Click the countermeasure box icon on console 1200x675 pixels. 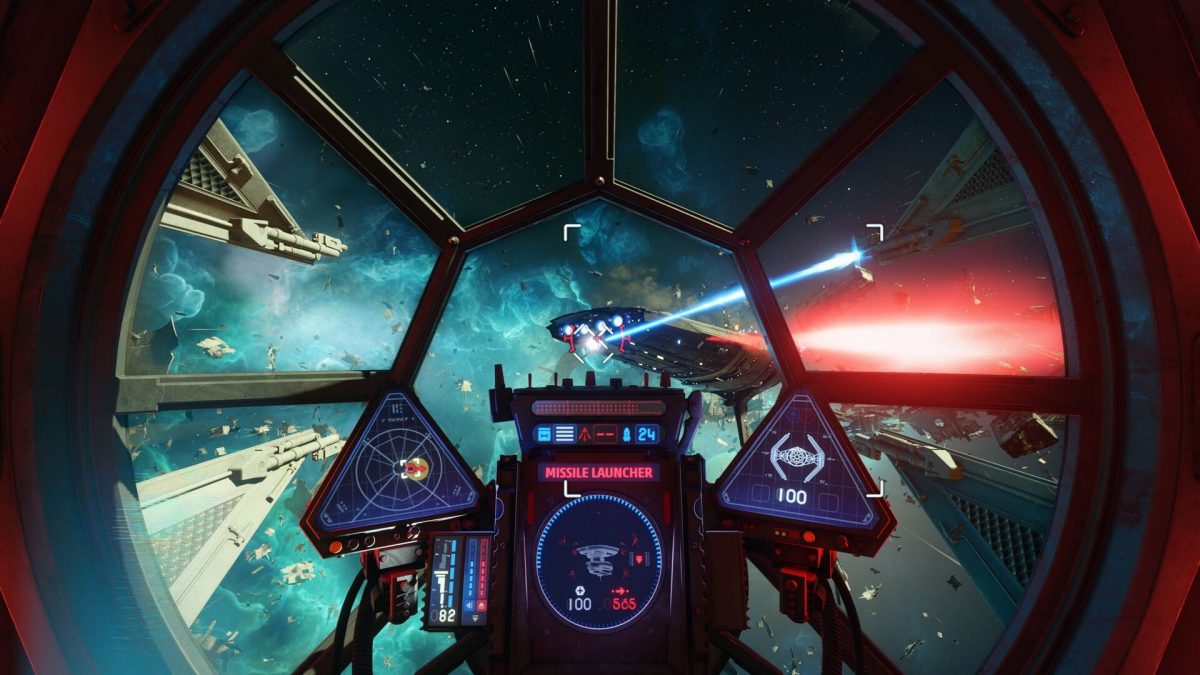click(544, 434)
